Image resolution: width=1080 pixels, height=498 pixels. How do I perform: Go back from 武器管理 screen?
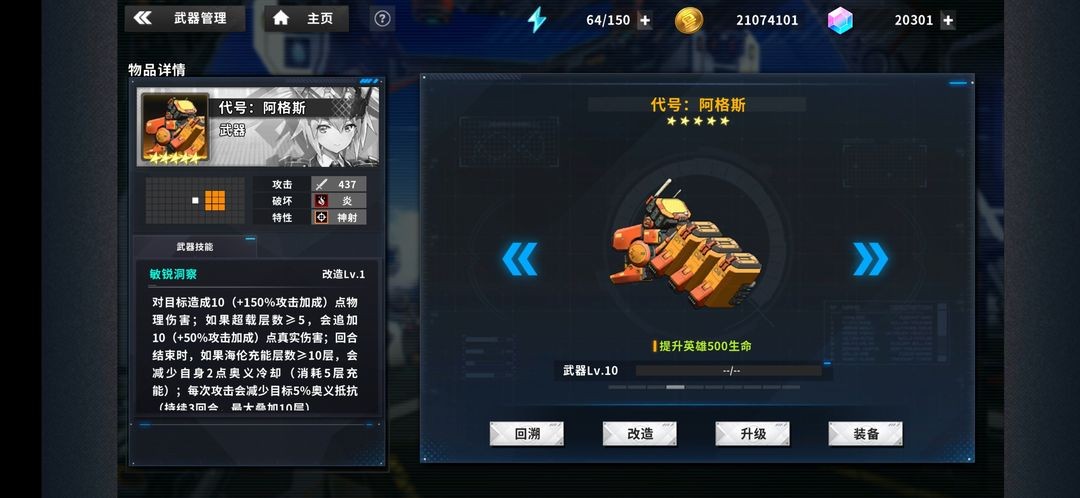point(143,18)
